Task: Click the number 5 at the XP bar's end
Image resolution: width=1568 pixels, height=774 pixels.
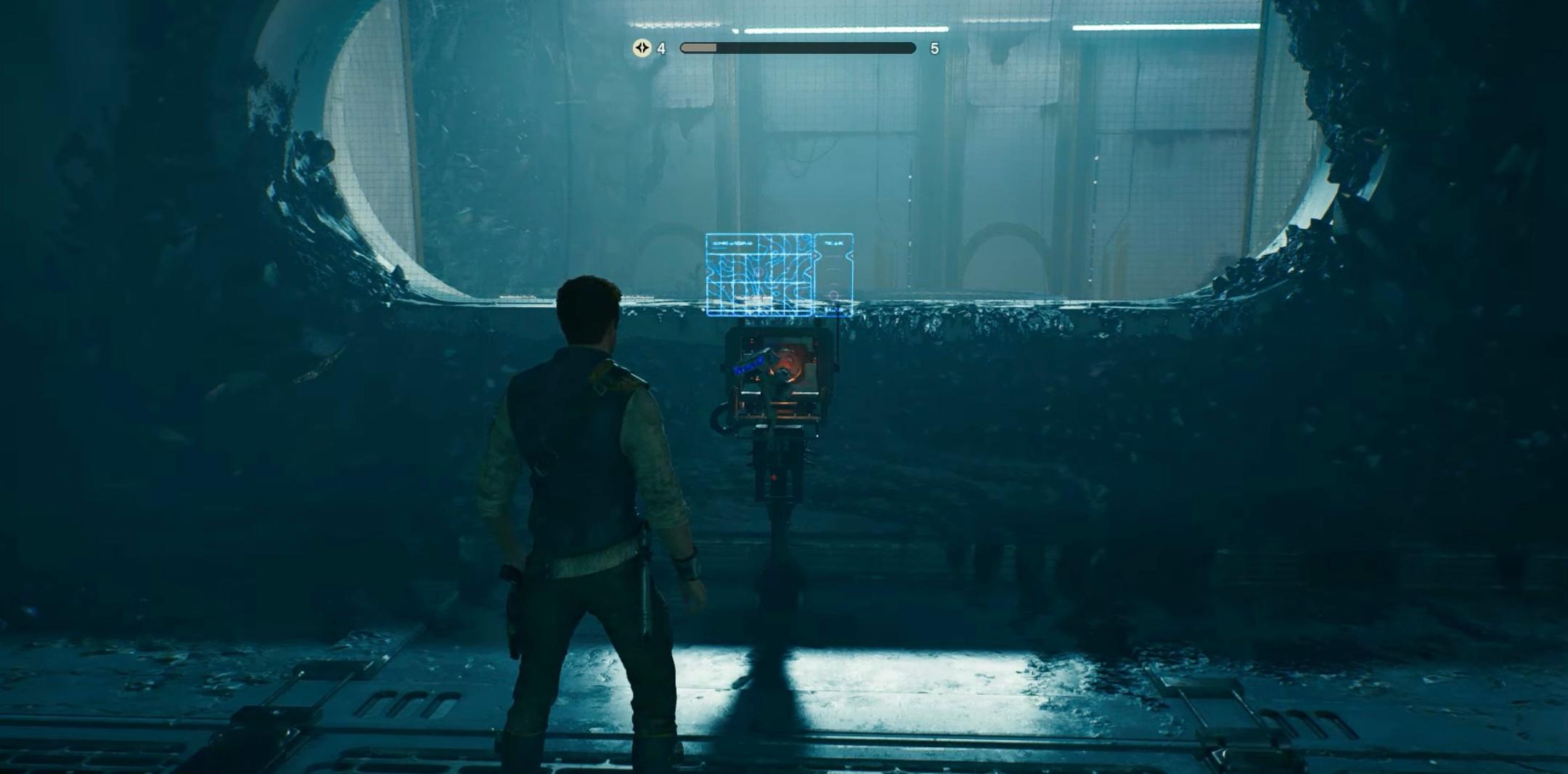Action: coord(935,48)
